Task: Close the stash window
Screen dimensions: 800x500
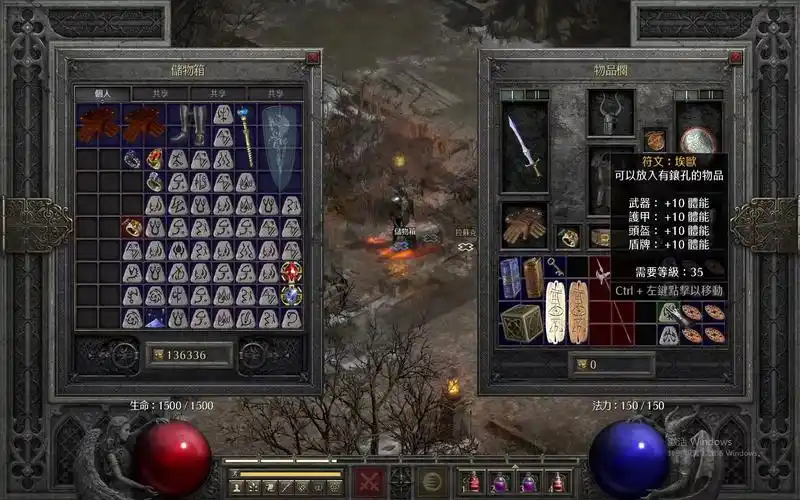Action: click(313, 58)
